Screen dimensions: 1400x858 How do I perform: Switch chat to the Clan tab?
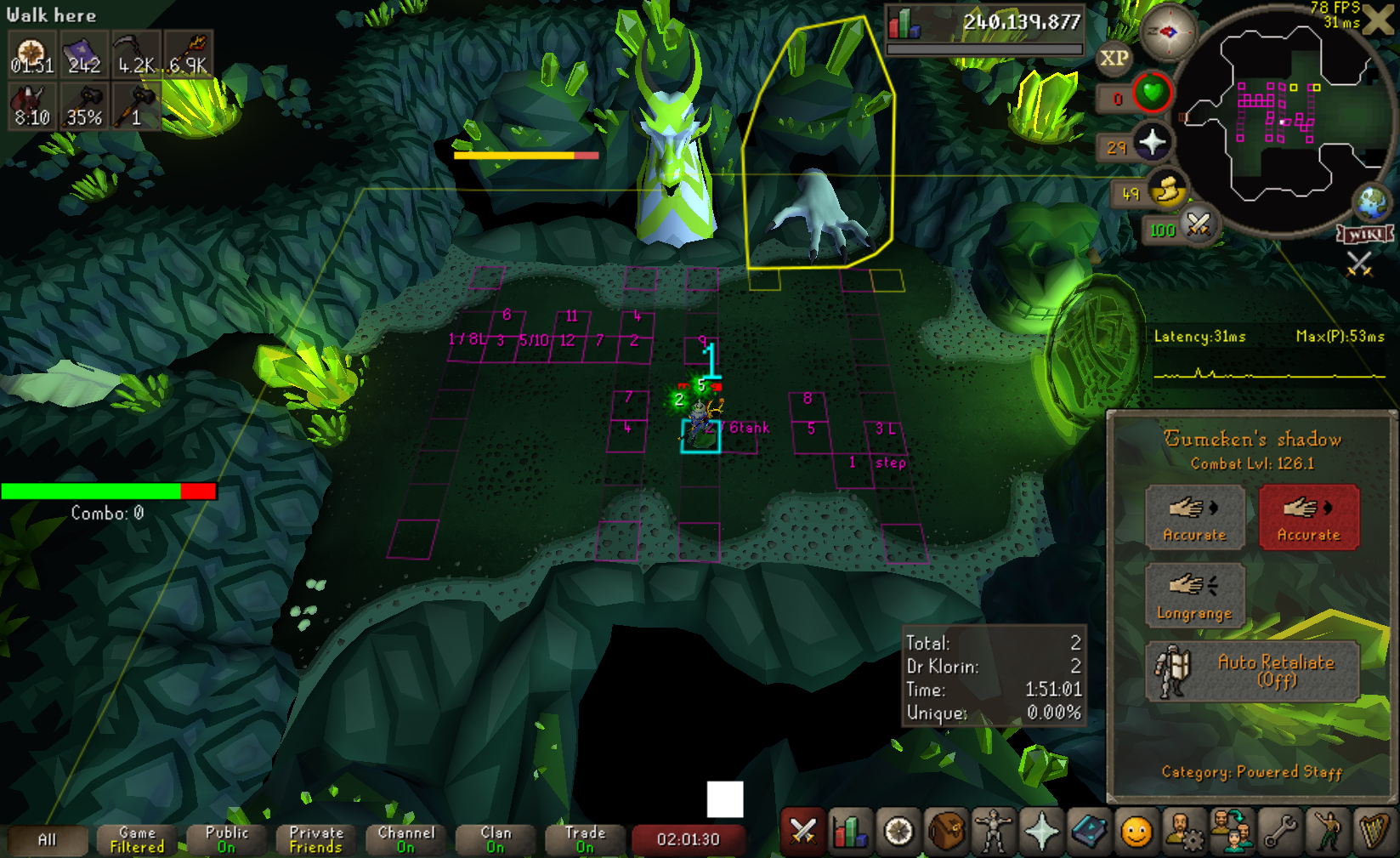[496, 839]
